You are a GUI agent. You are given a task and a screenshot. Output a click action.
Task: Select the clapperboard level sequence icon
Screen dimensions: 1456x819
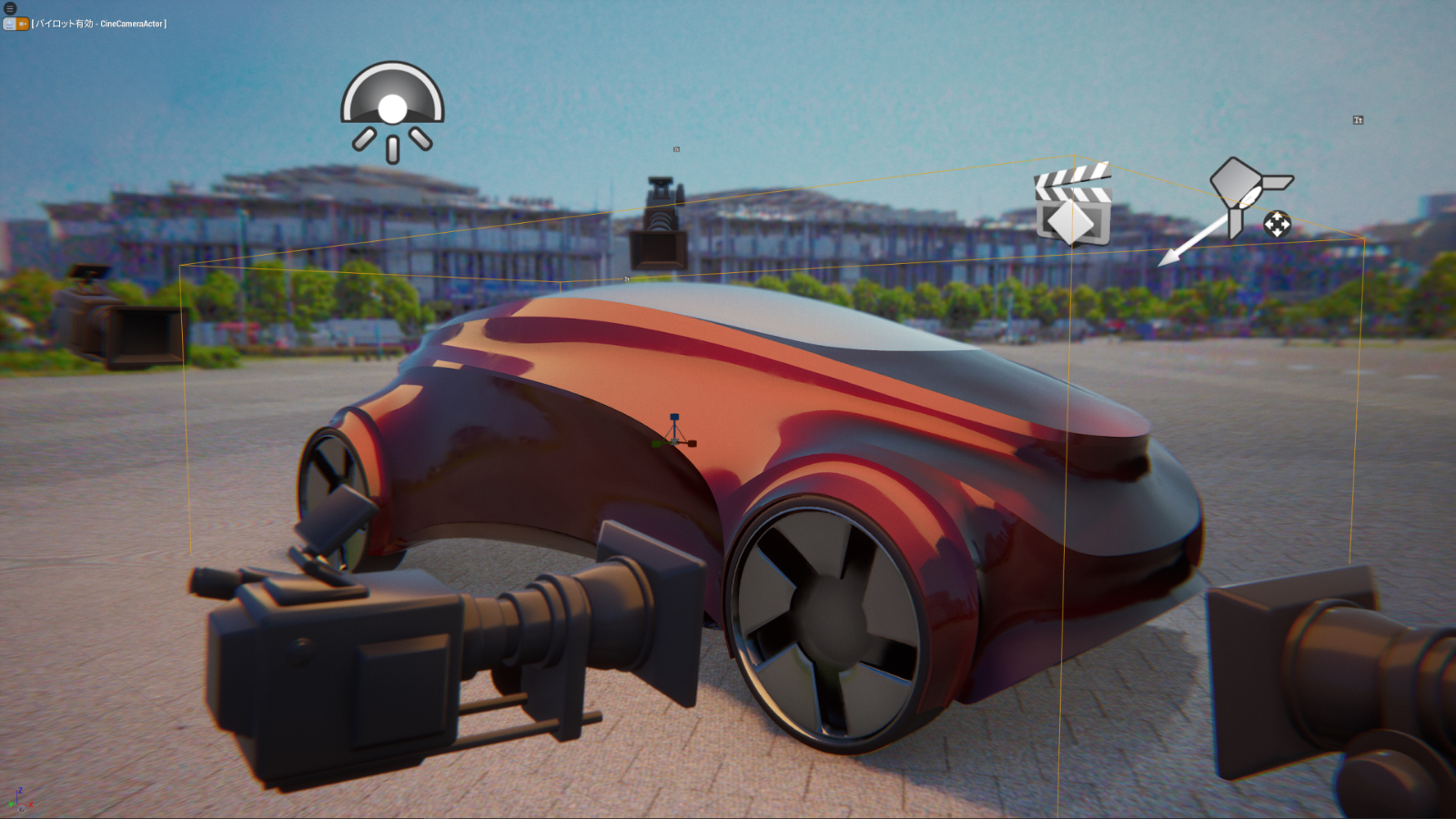point(1074,207)
